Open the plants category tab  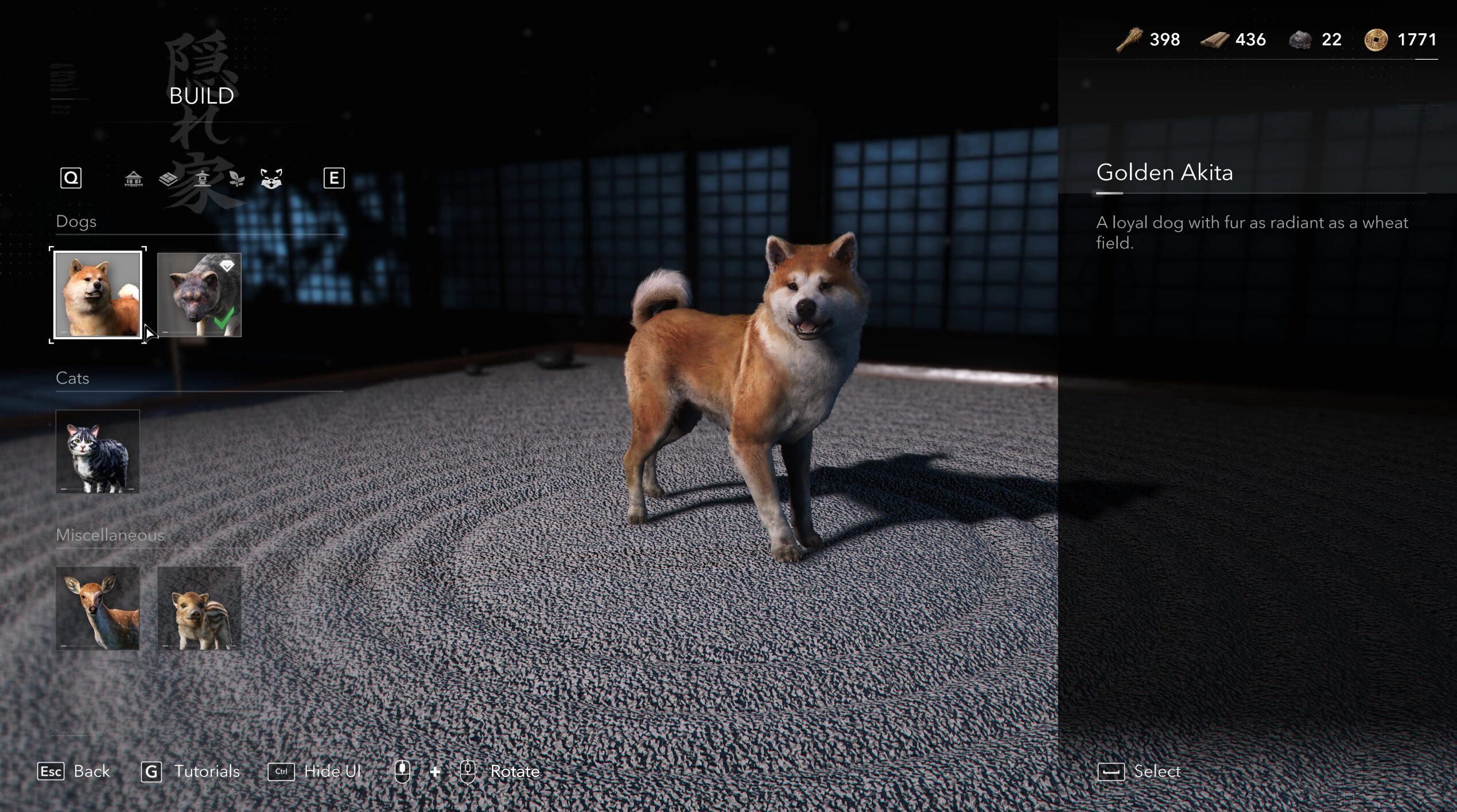(x=236, y=179)
